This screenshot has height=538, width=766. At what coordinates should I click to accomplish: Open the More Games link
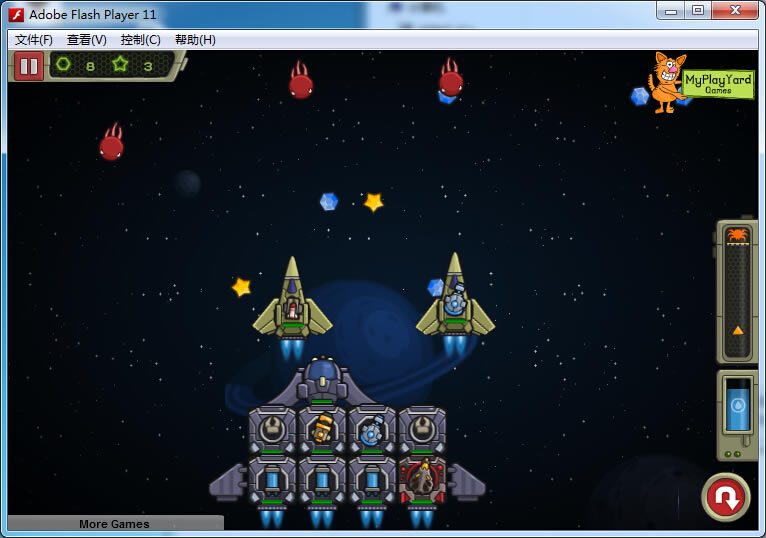(x=114, y=523)
